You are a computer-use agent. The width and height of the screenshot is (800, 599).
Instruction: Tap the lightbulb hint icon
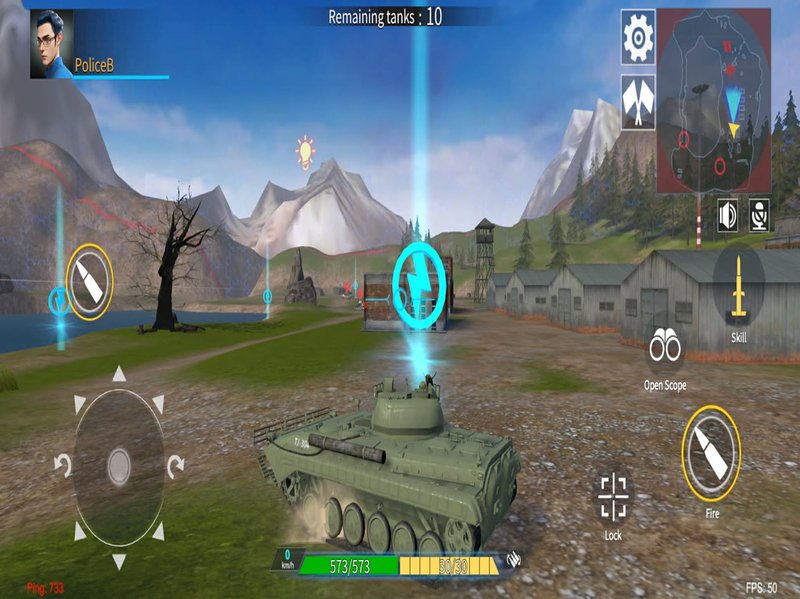[x=305, y=151]
